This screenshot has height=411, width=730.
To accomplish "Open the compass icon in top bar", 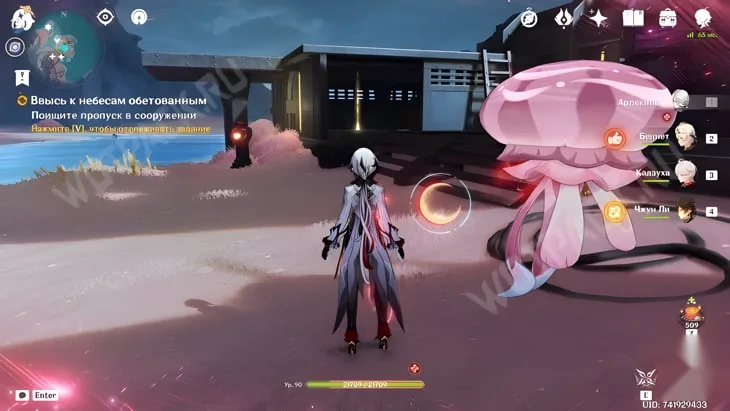I will pyautogui.click(x=529, y=18).
